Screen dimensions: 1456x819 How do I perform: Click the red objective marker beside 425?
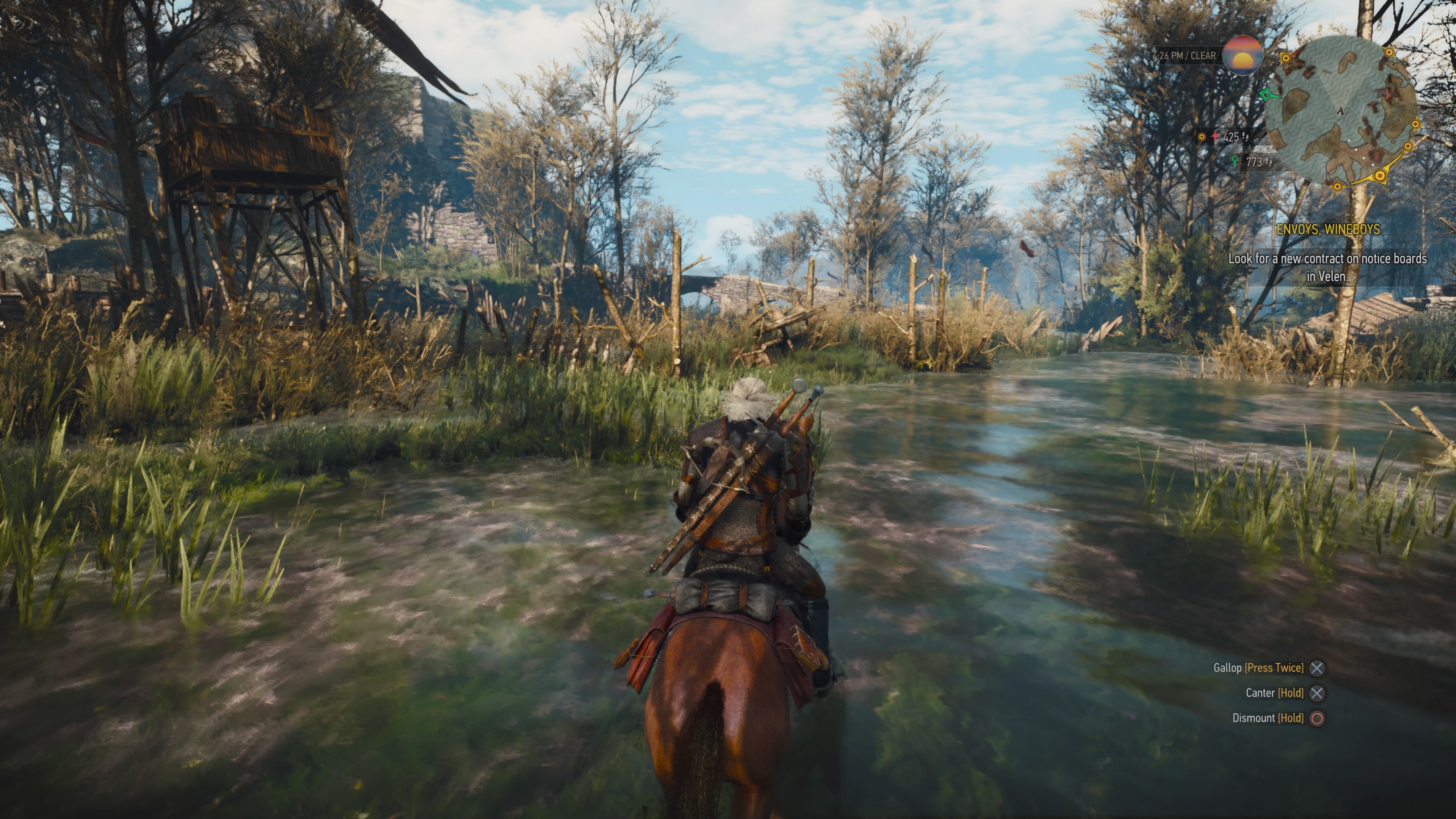tap(1215, 137)
